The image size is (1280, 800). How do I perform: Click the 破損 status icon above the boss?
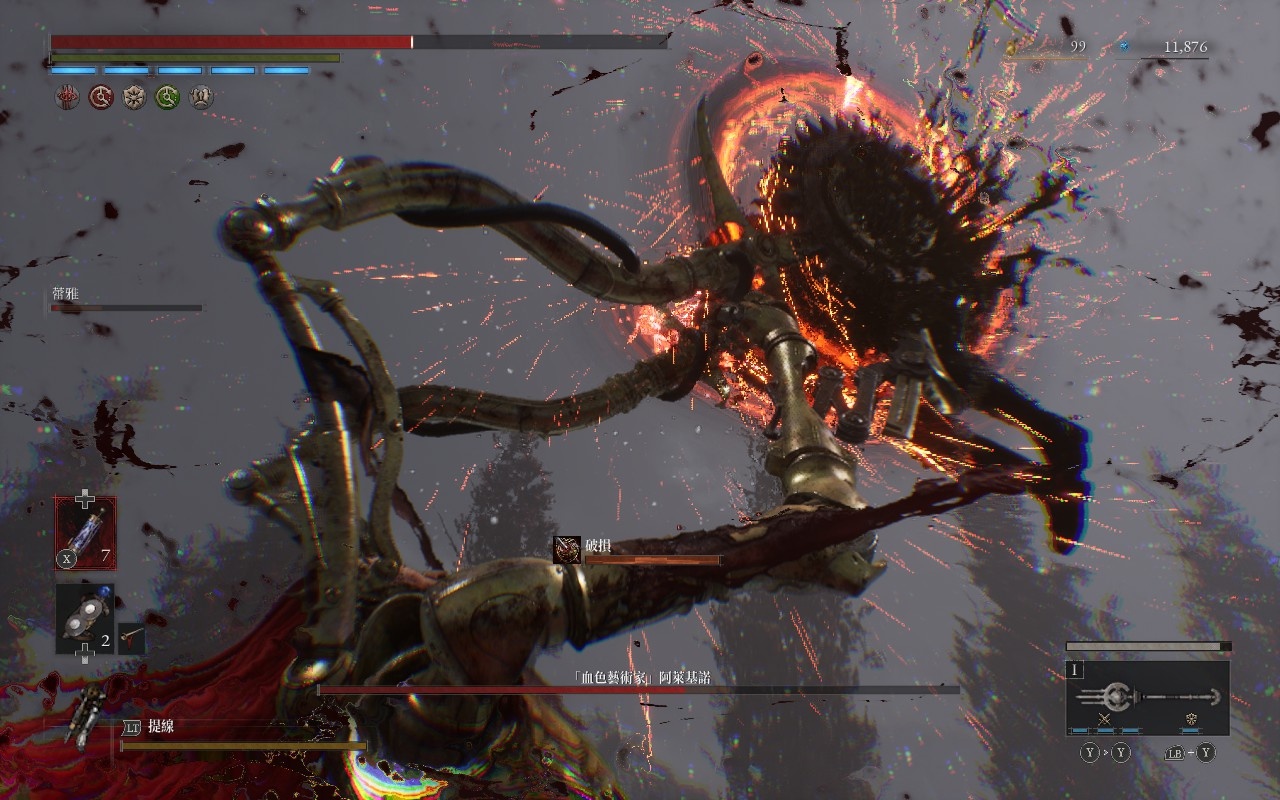point(567,549)
